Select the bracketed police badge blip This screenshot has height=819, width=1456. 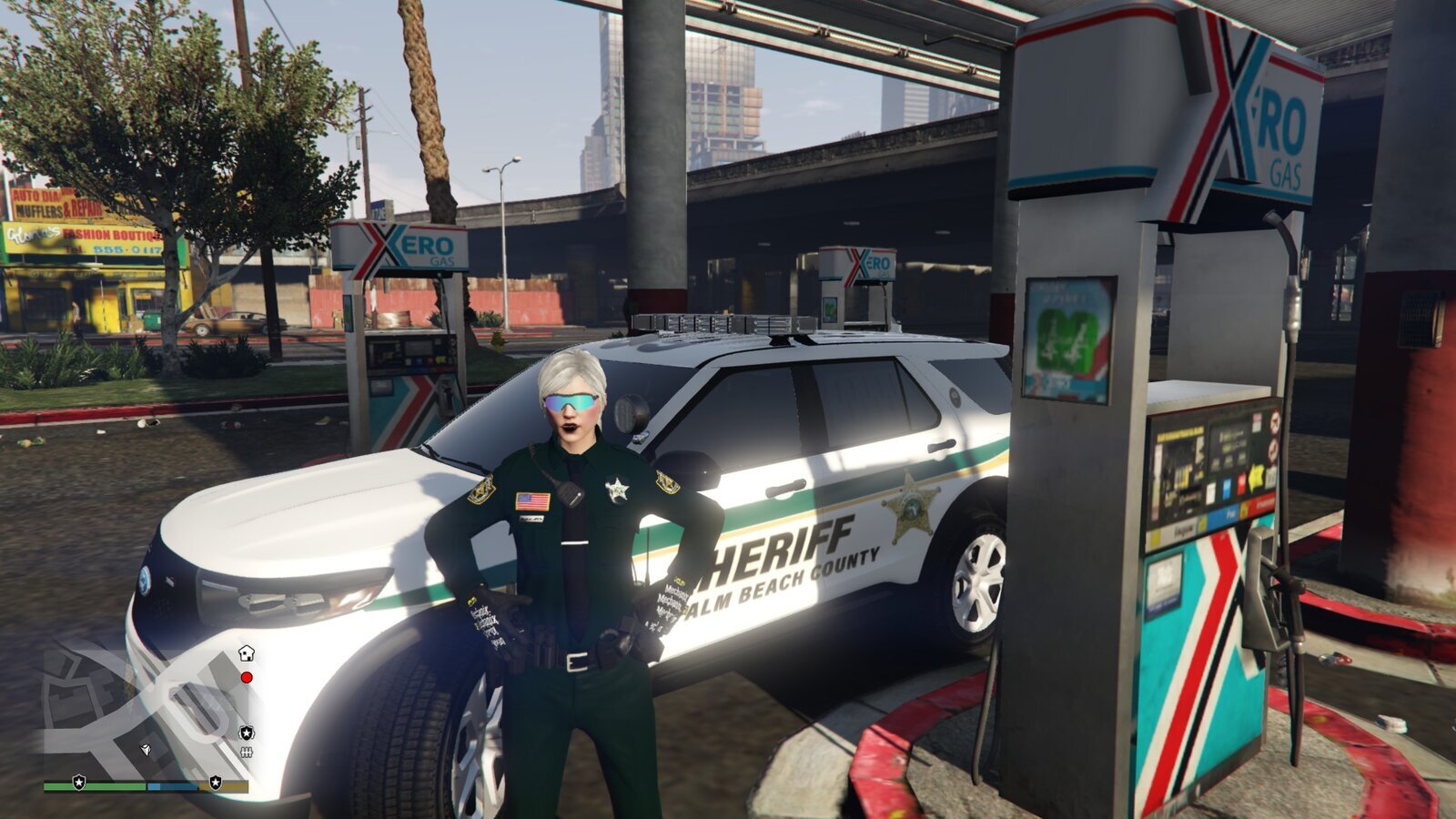(x=246, y=733)
